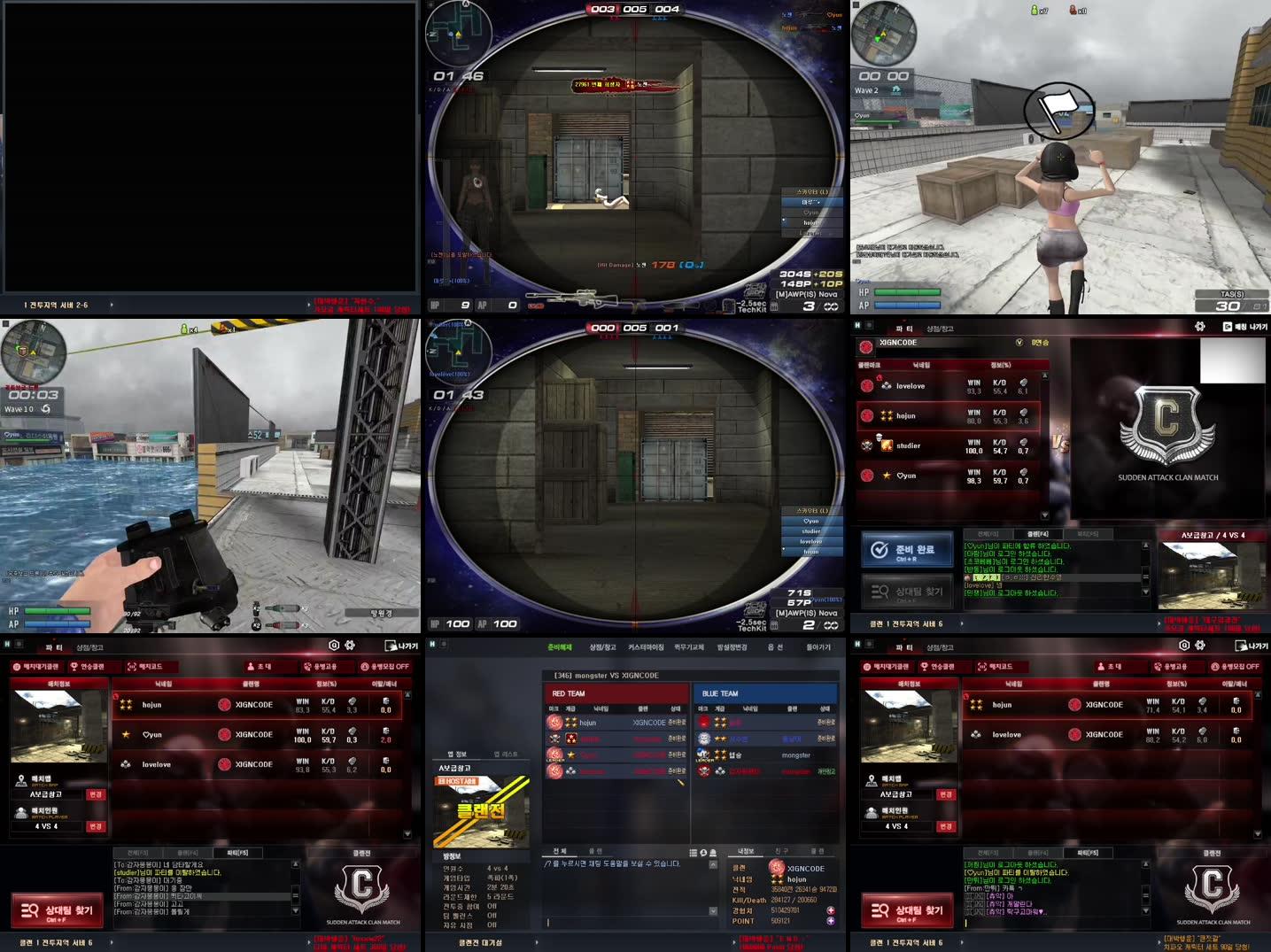Enable mercenary recruitment in the right lobby panel
The height and width of the screenshot is (952, 1271).
(x=1236, y=666)
